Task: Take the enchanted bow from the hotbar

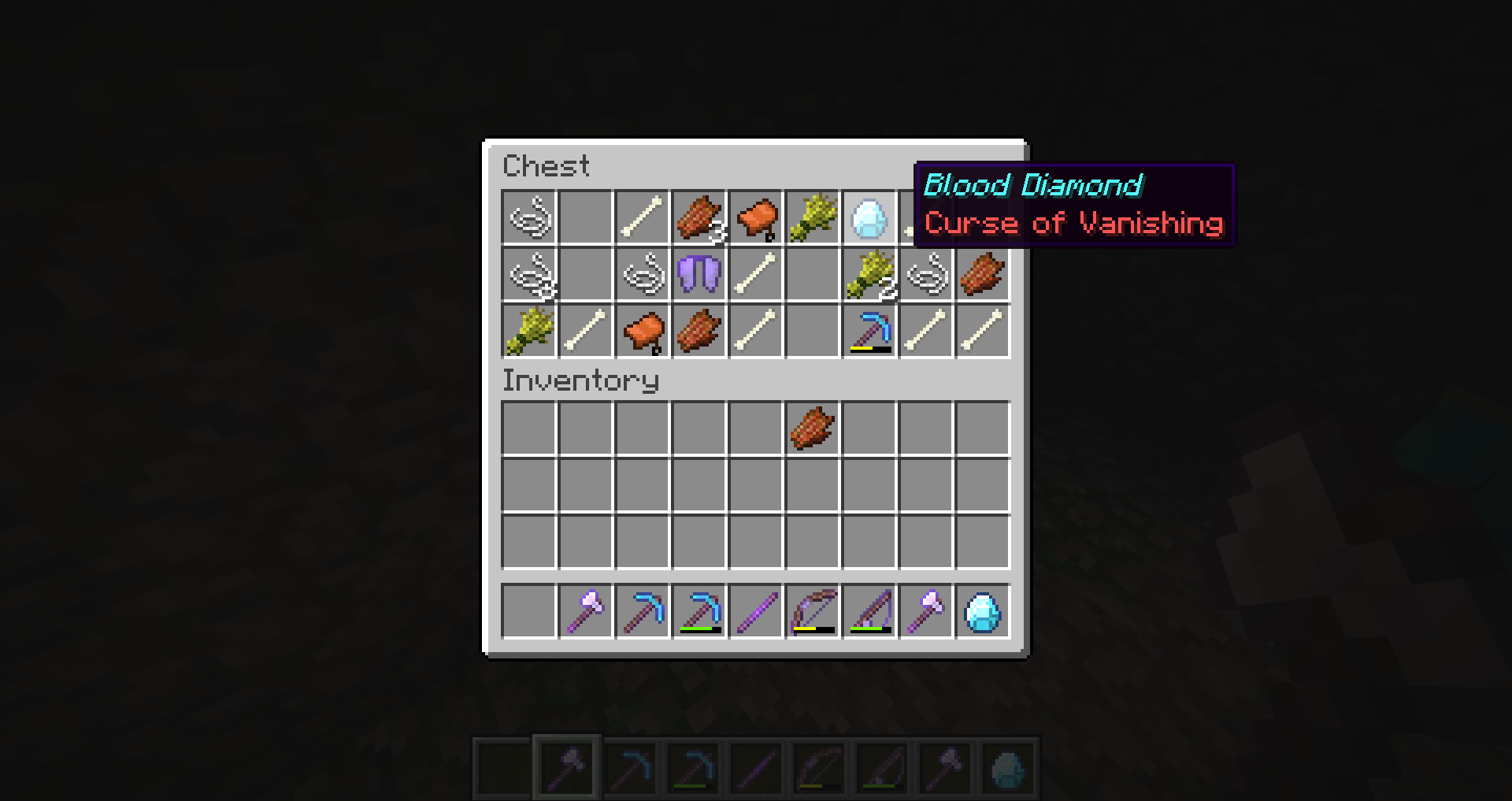Action: (x=811, y=613)
